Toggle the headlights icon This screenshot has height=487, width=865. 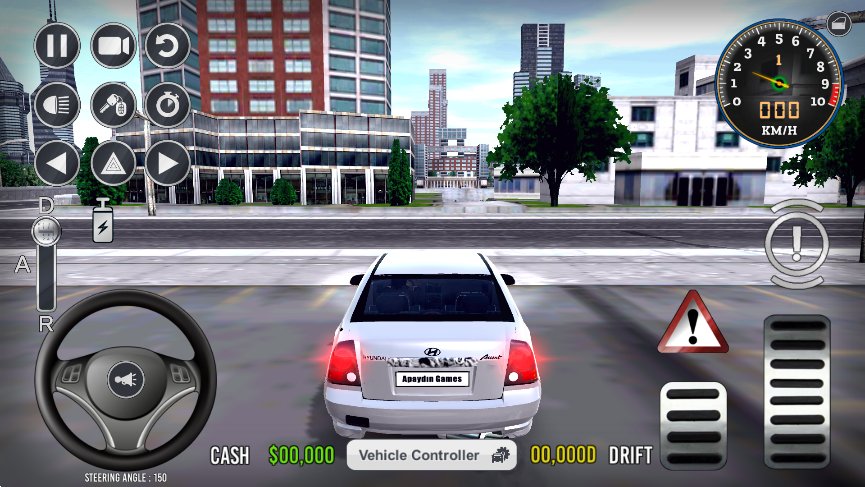(x=58, y=104)
